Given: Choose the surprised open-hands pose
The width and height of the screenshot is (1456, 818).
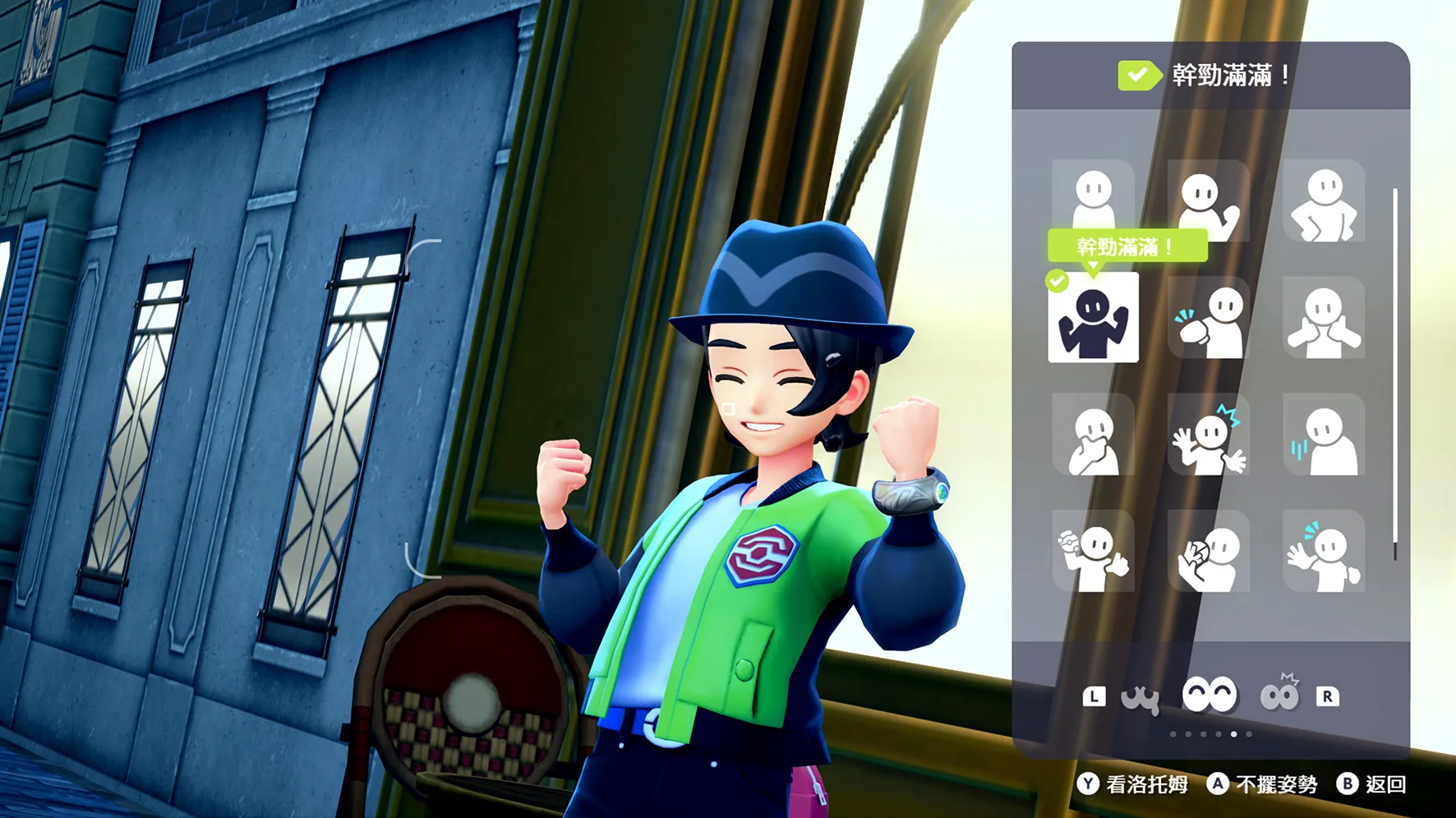Looking at the screenshot, I should point(1208,434).
